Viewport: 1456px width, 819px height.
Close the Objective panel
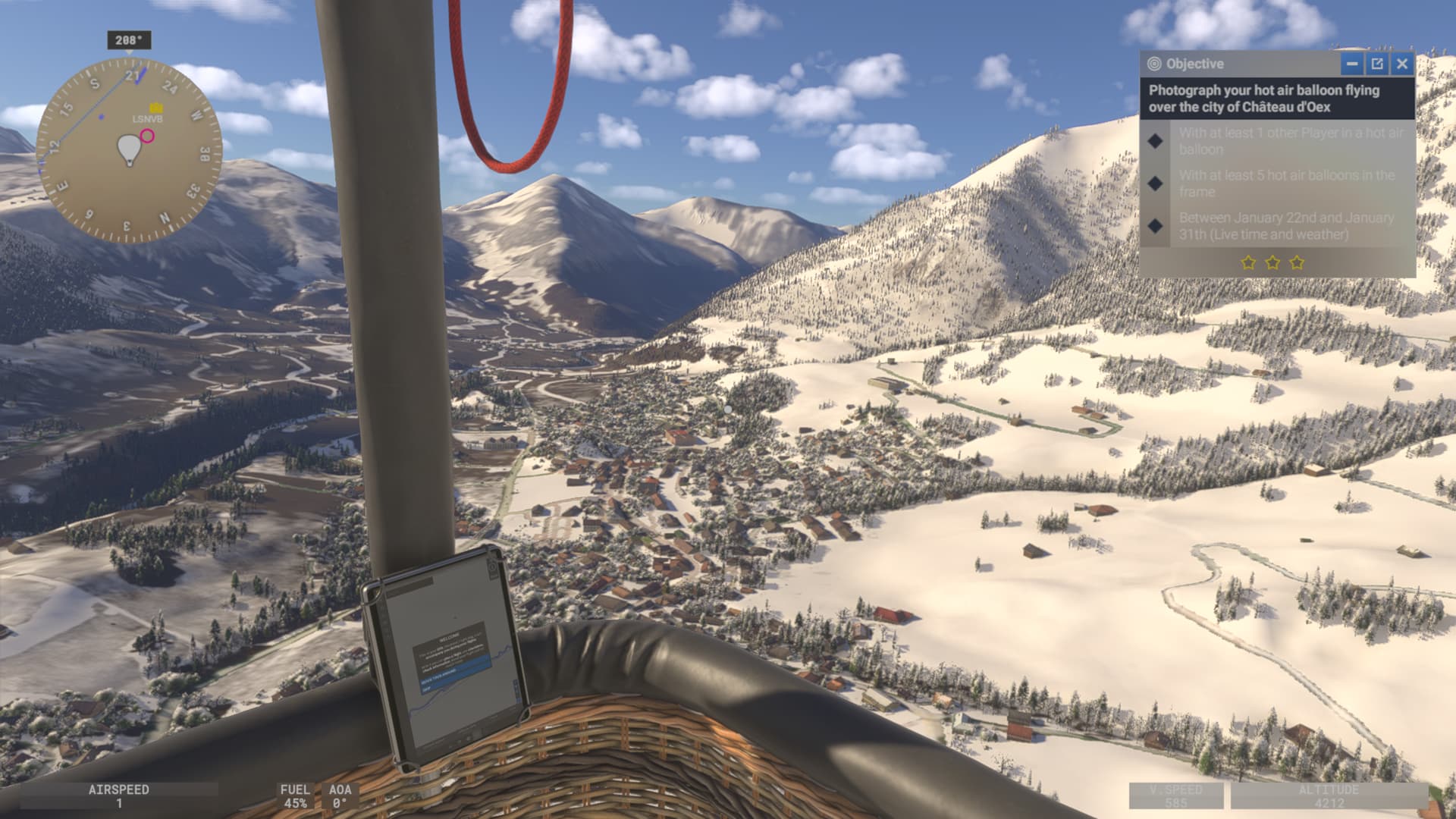(x=1402, y=64)
